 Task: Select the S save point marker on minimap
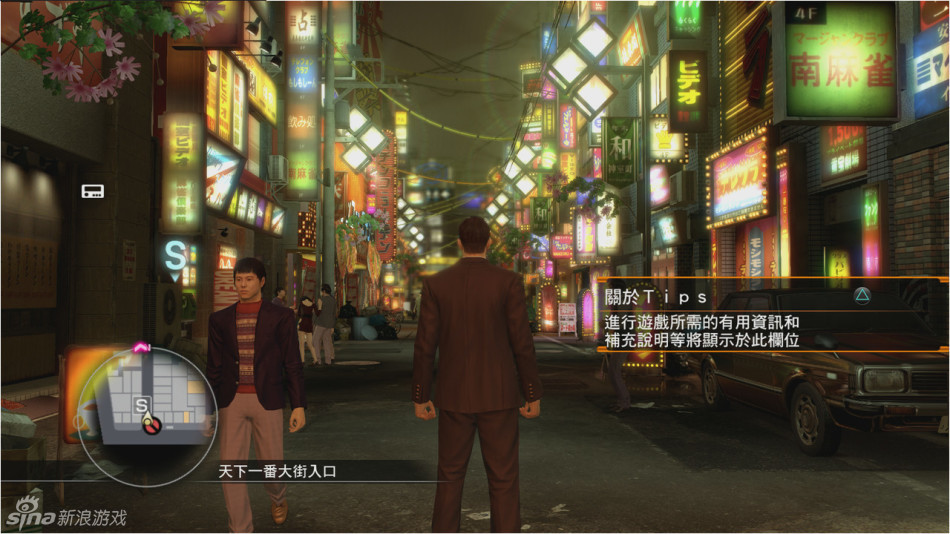click(142, 405)
